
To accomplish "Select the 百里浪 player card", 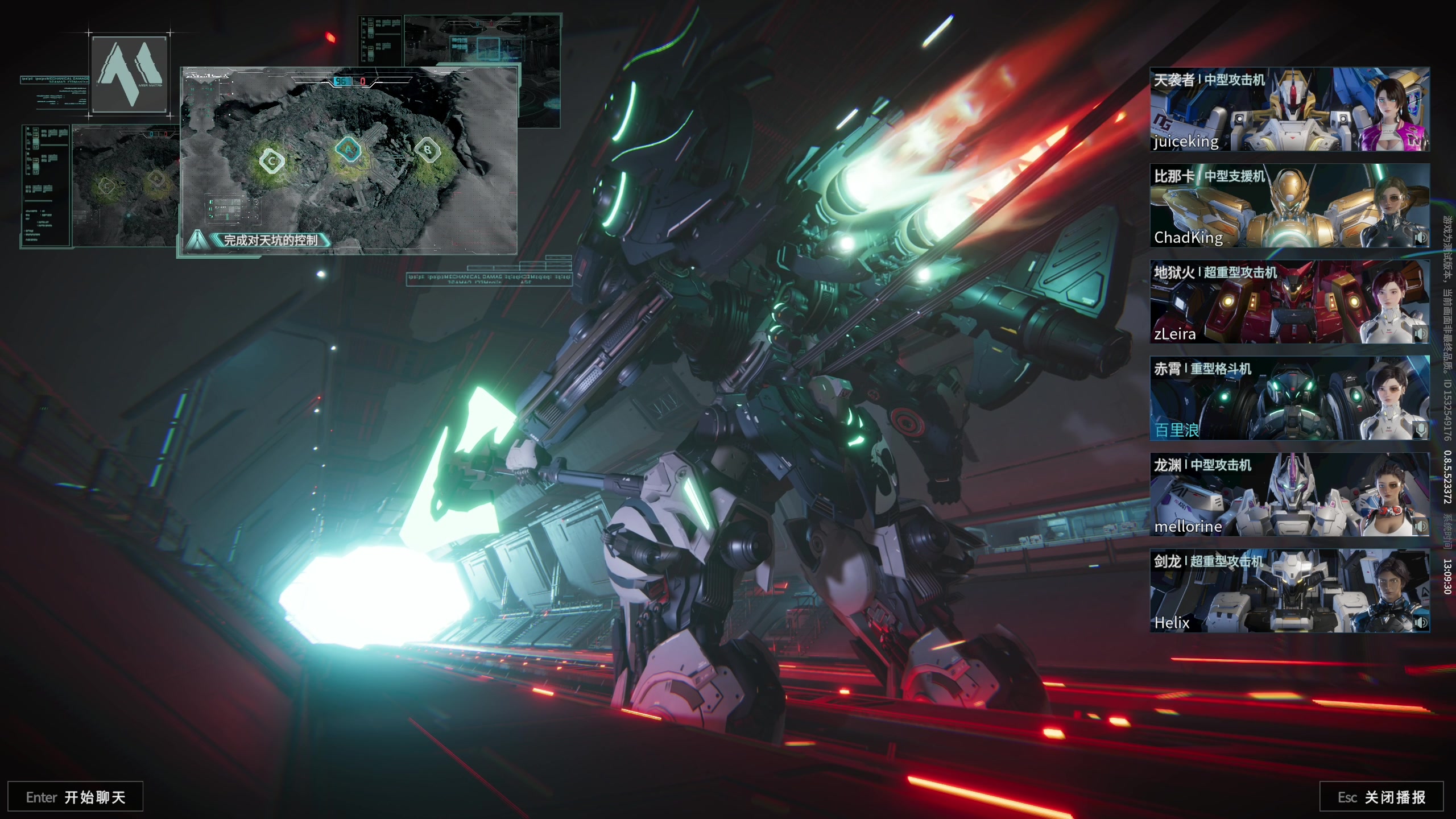I will [x=1289, y=398].
